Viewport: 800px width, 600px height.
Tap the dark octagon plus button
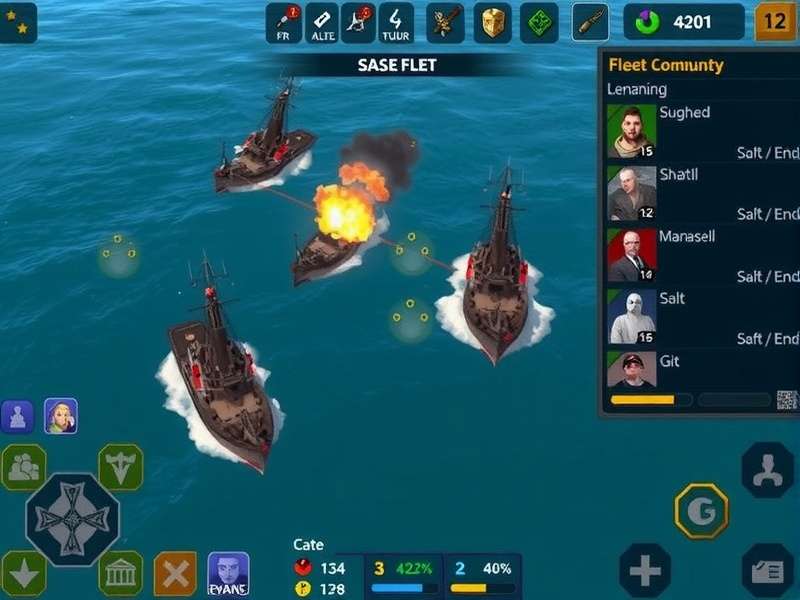tap(645, 571)
